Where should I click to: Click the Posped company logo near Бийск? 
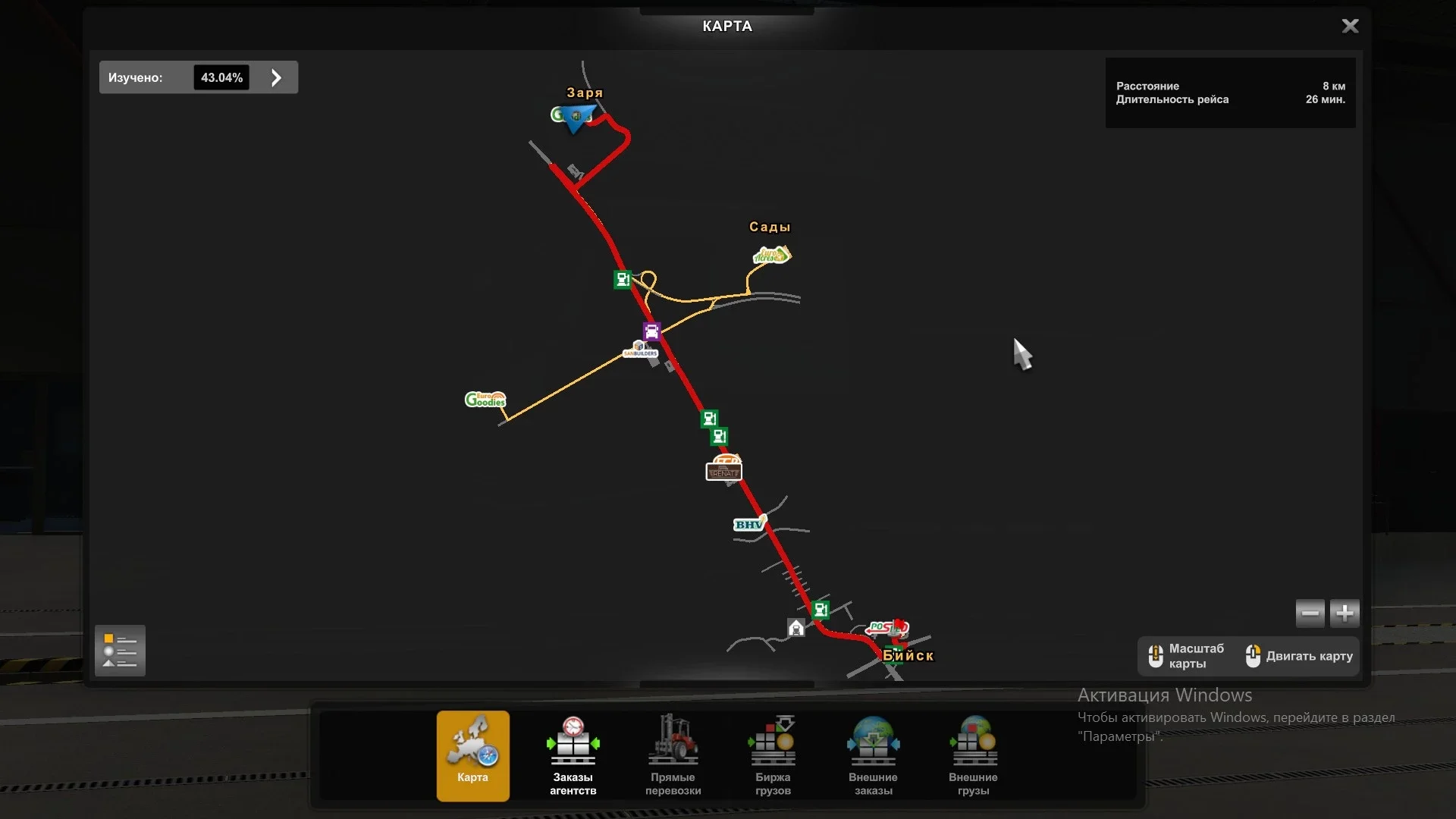pyautogui.click(x=887, y=627)
